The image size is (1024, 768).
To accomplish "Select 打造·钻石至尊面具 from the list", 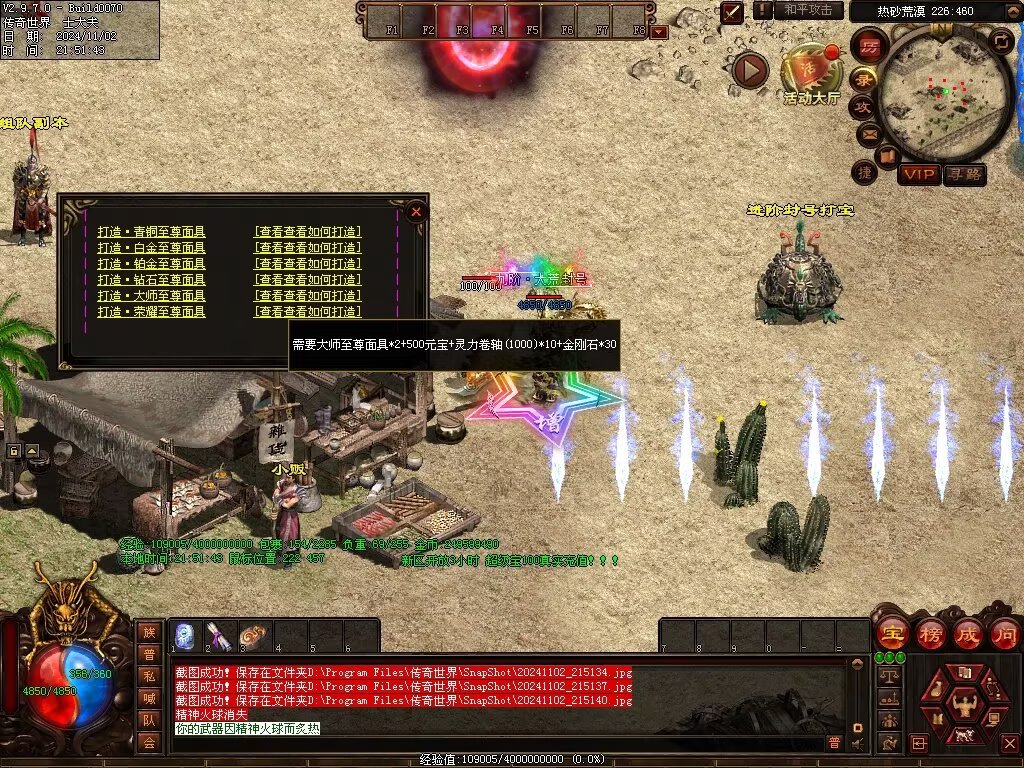I will [x=151, y=280].
